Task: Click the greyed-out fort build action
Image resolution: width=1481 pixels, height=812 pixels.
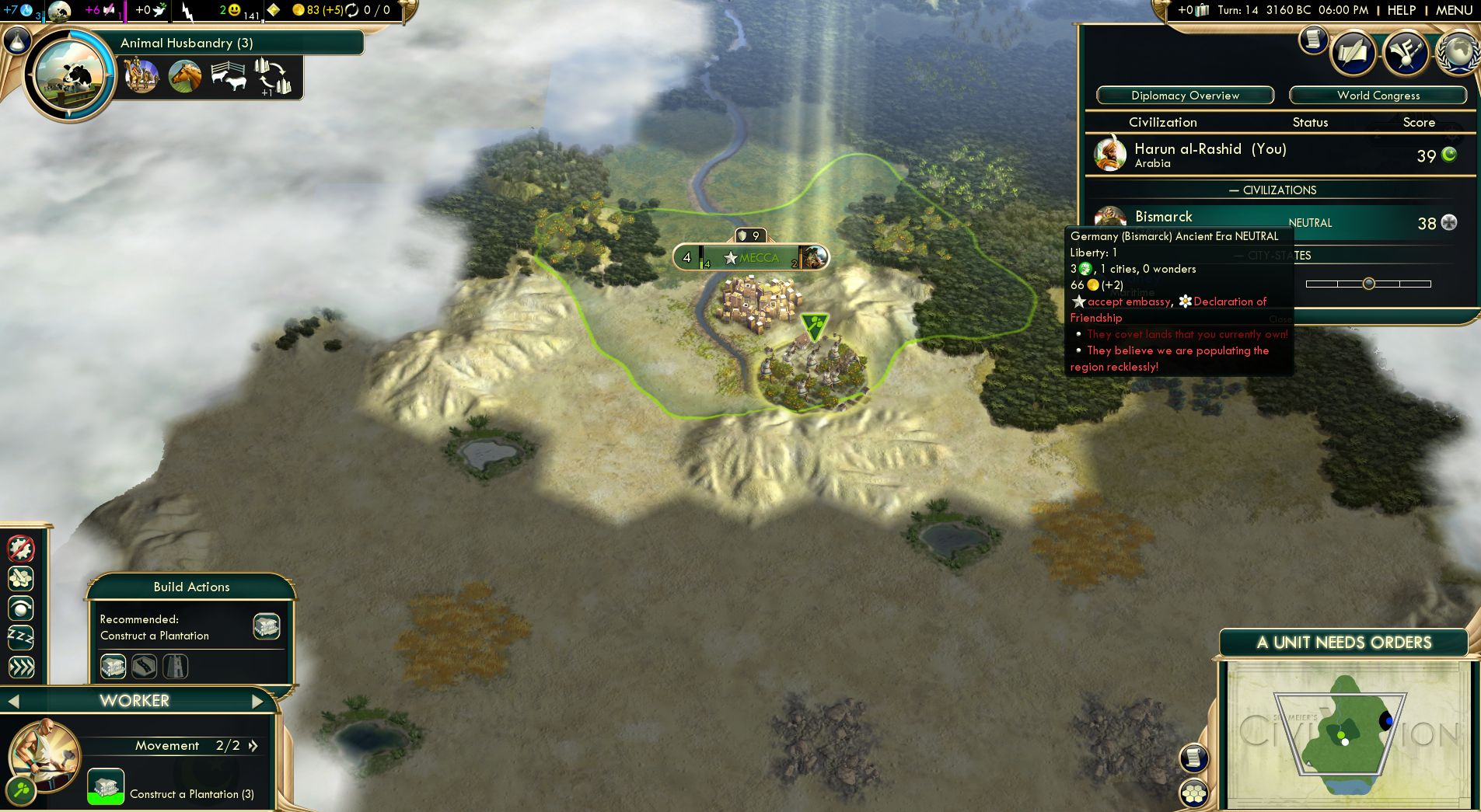Action: click(176, 667)
